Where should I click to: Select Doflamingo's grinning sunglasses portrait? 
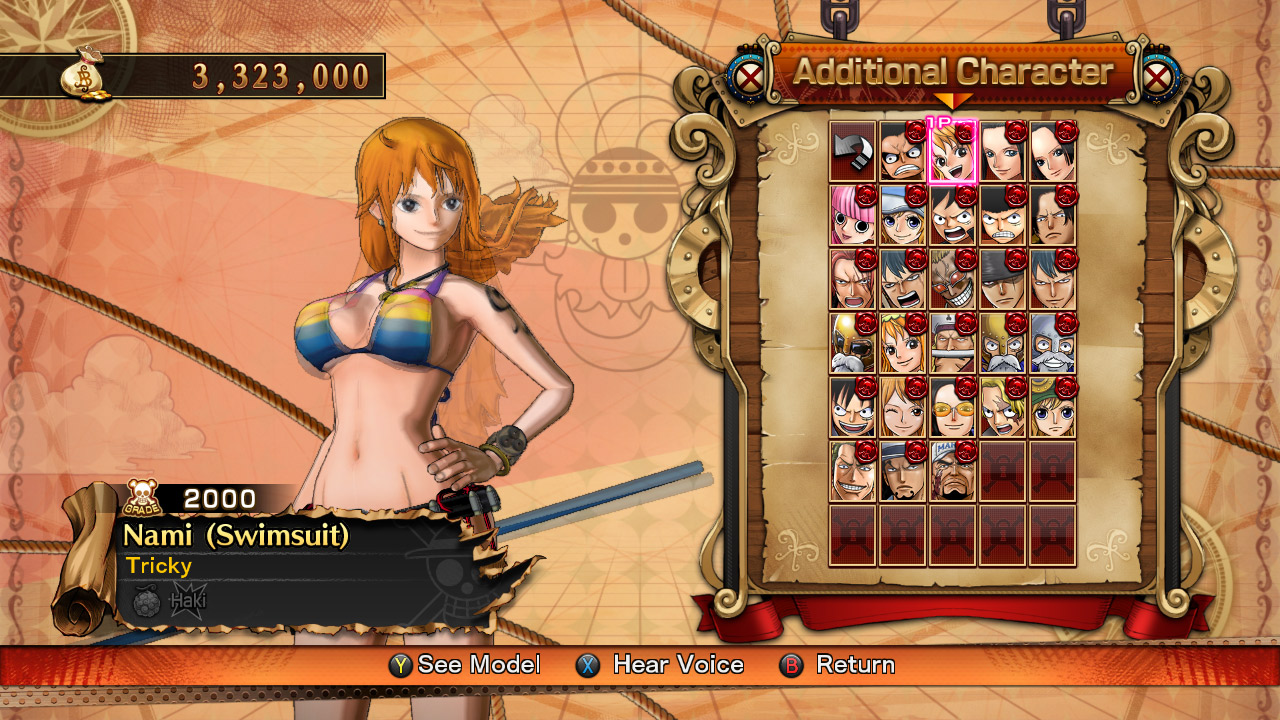tap(952, 279)
